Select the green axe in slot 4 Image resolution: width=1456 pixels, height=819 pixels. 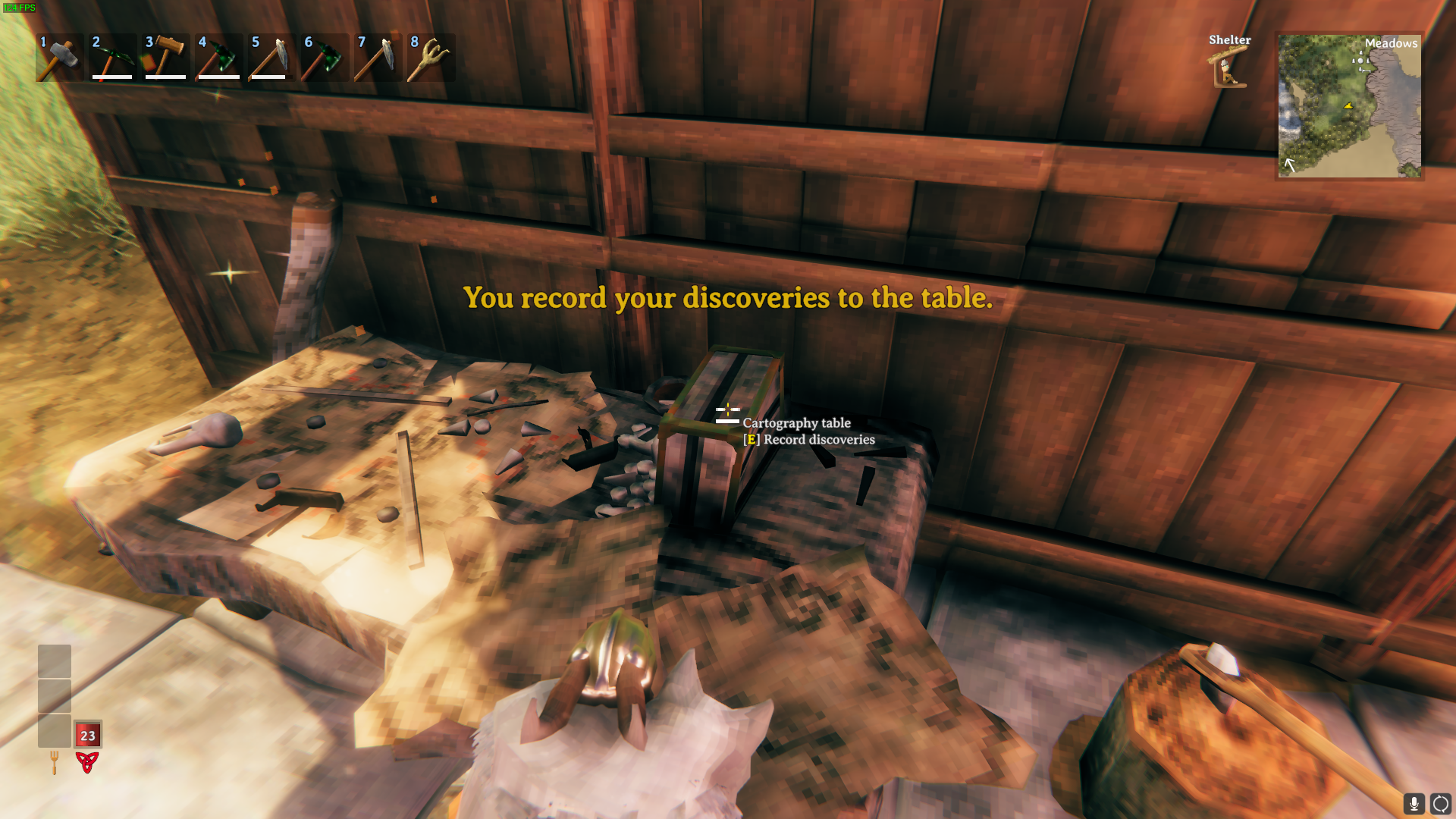[218, 58]
